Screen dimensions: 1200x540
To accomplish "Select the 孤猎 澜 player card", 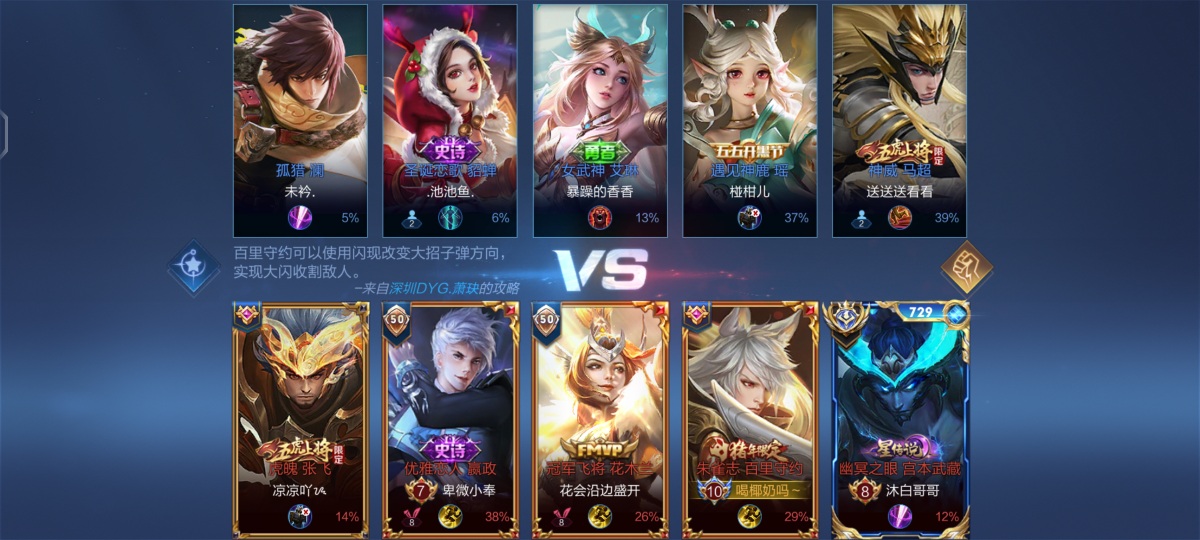I will pyautogui.click(x=300, y=120).
